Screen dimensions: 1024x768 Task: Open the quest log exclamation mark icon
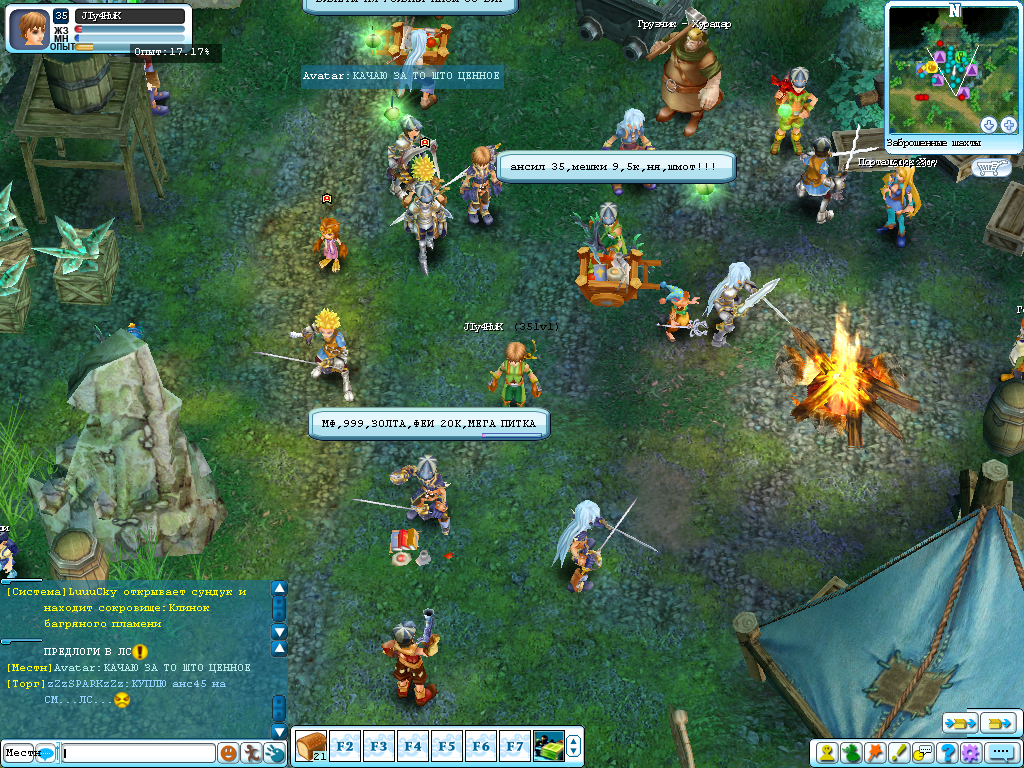[x=899, y=752]
